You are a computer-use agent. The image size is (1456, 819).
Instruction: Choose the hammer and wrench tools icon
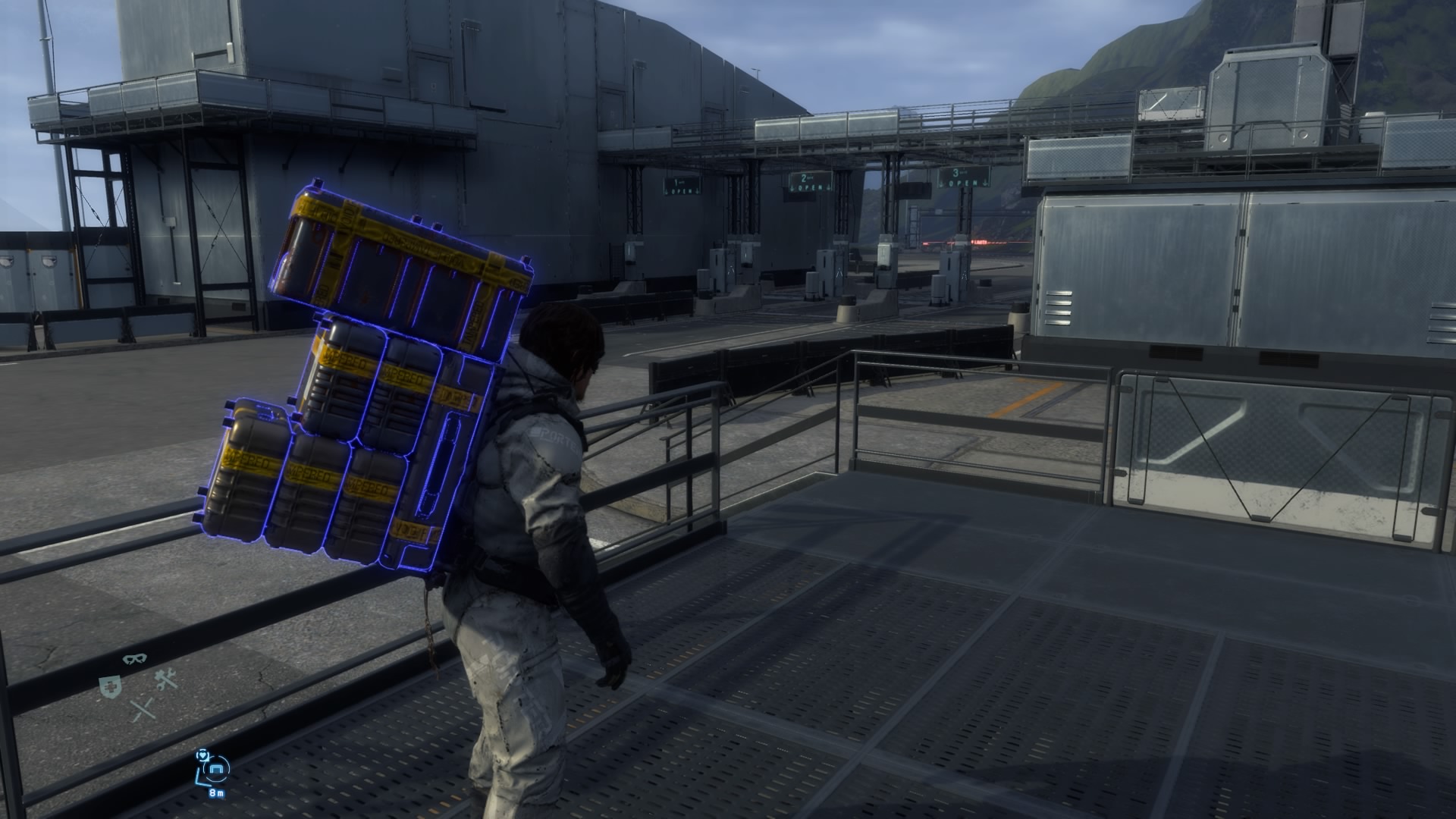click(x=165, y=680)
